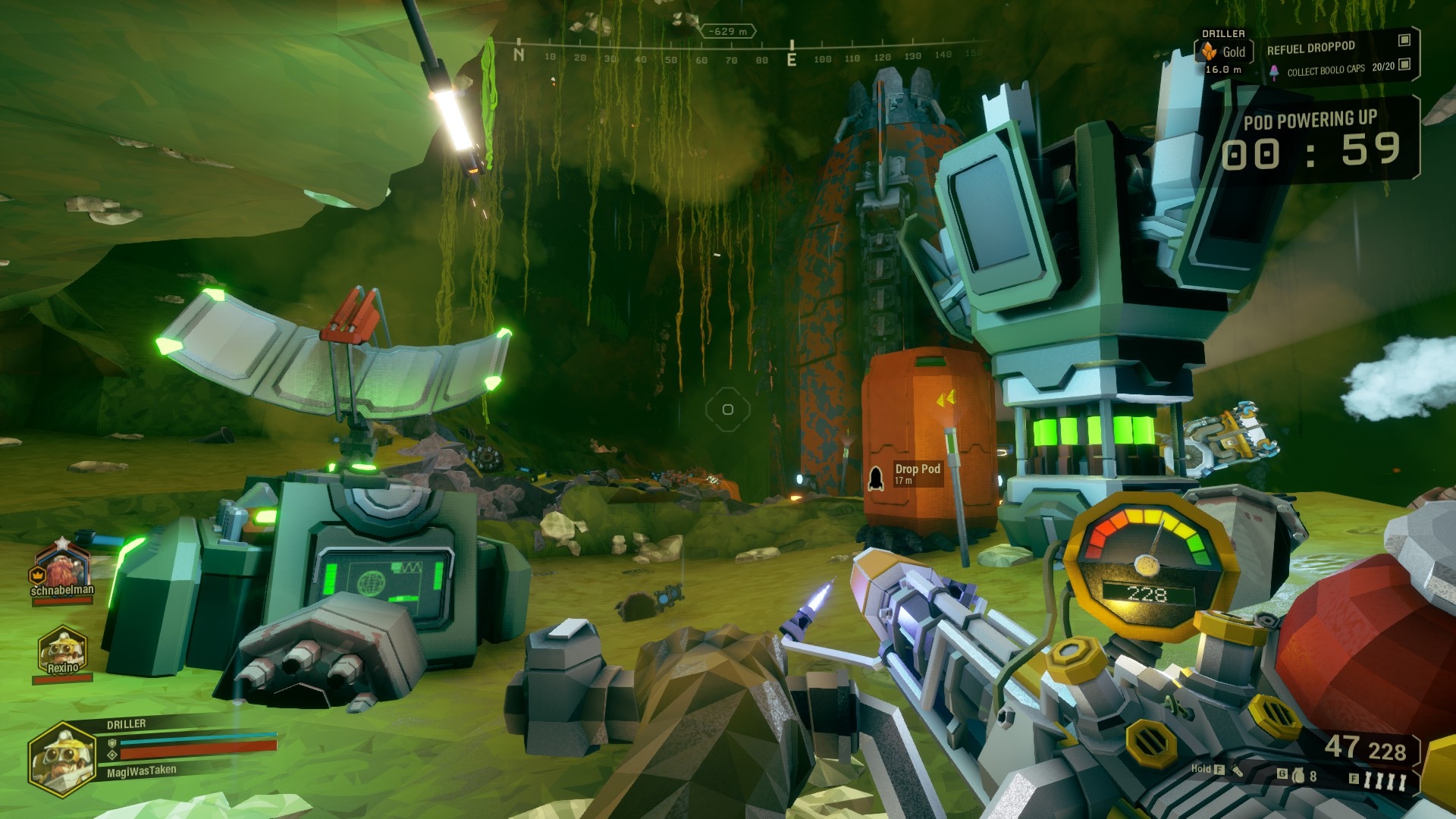The image size is (1456, 819).
Task: Click the Gold terrain scanner icon
Action: point(1209,52)
